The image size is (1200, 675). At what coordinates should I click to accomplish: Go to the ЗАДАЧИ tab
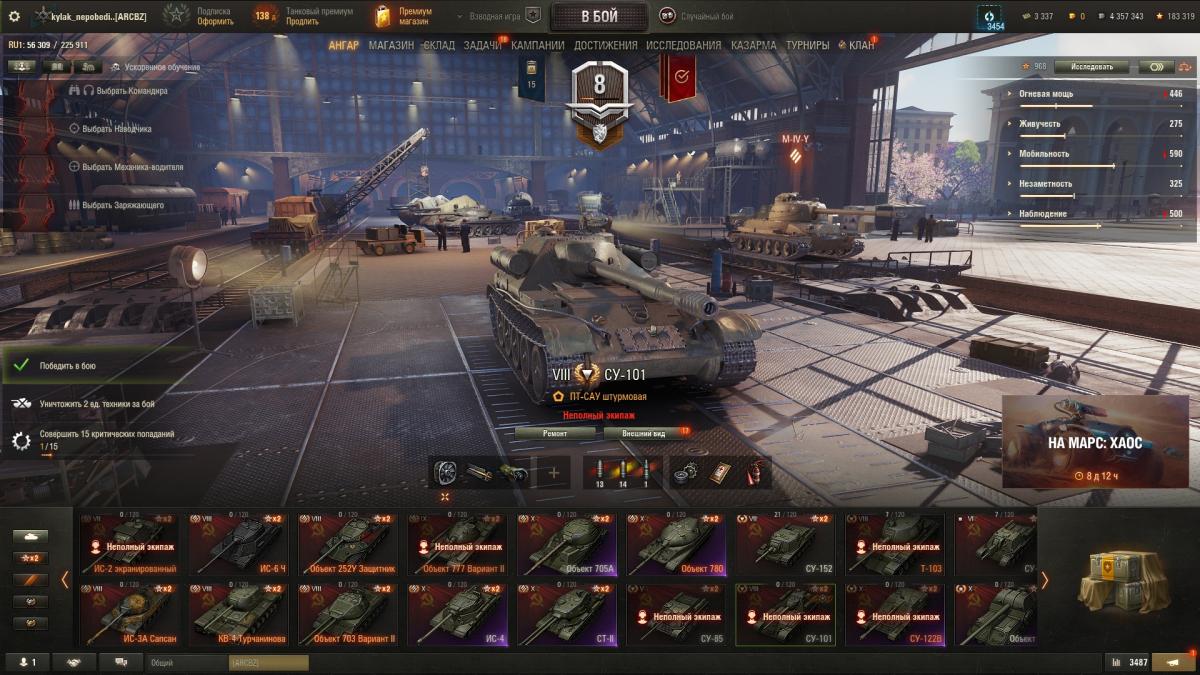click(x=483, y=45)
